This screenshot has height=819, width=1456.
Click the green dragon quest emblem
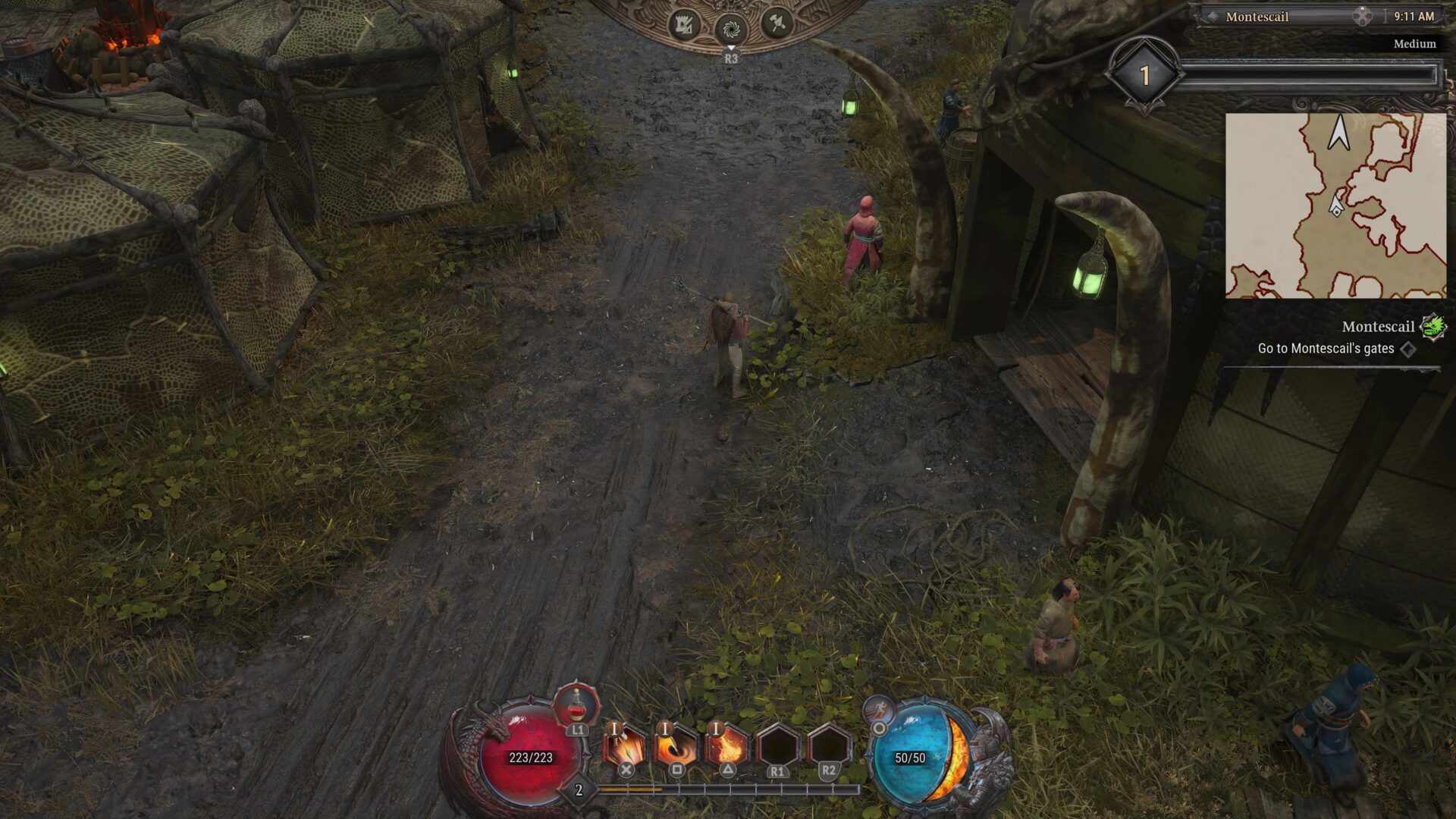point(1432,327)
